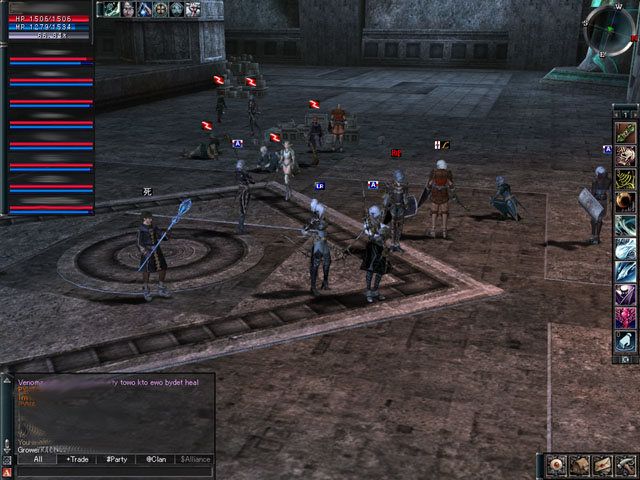Click the rightmost bottom-right menu button
Image resolution: width=640 pixels, height=480 pixels.
pos(625,465)
